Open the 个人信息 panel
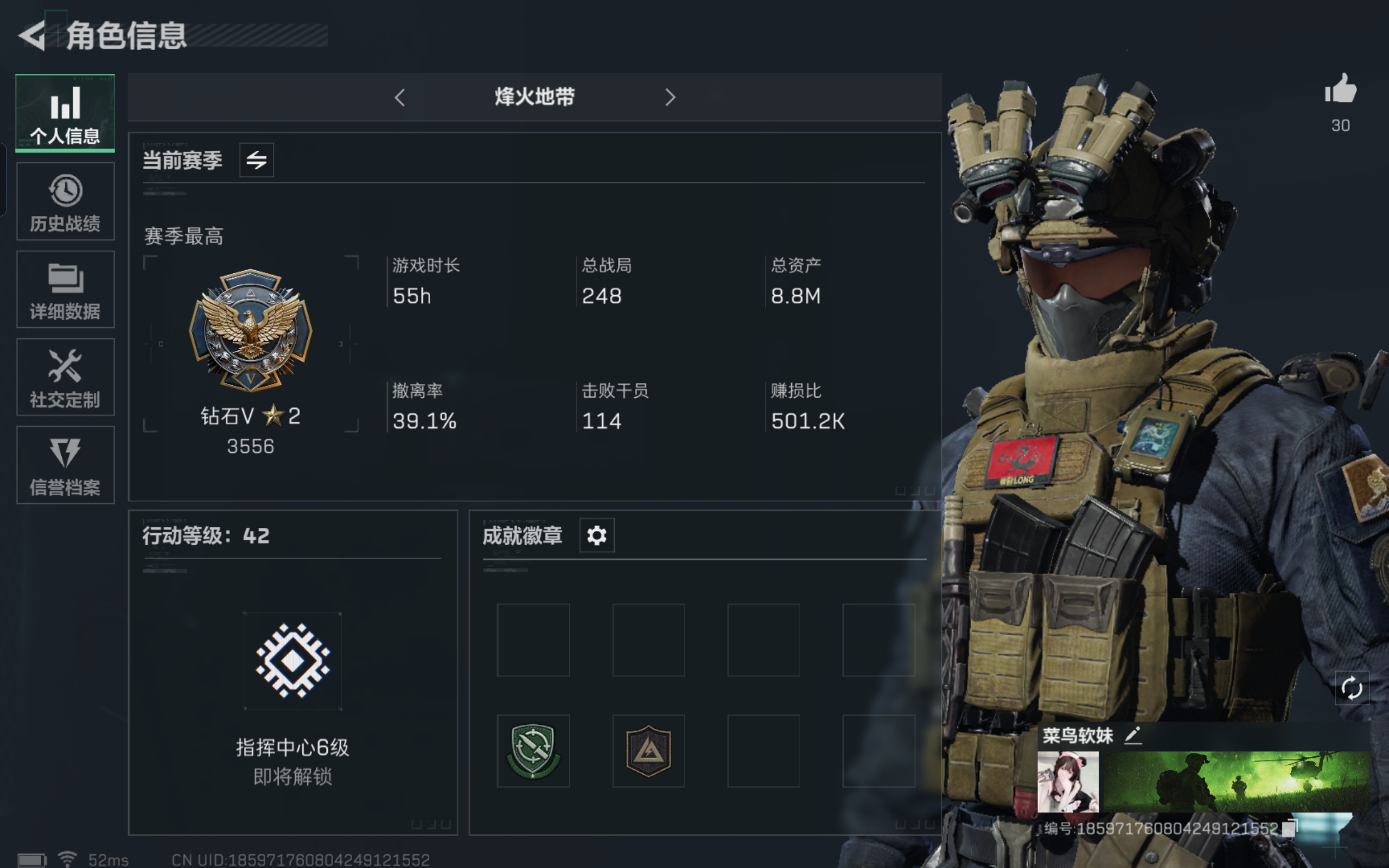Image resolution: width=1389 pixels, height=868 pixels. [65, 112]
